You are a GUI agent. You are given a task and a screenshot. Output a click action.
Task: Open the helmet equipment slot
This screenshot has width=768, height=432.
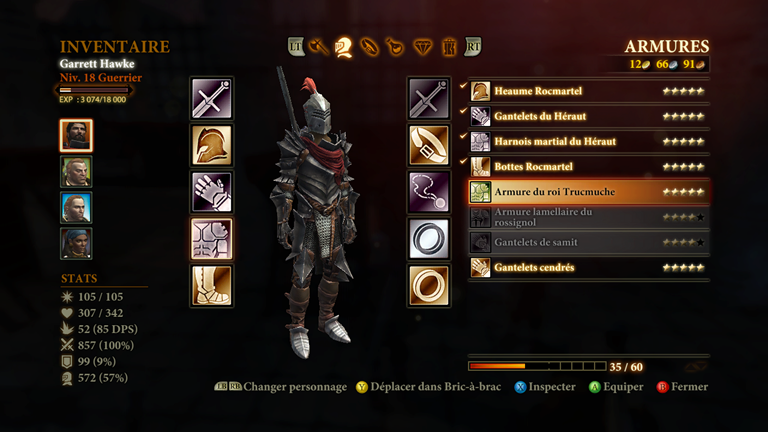(x=212, y=145)
